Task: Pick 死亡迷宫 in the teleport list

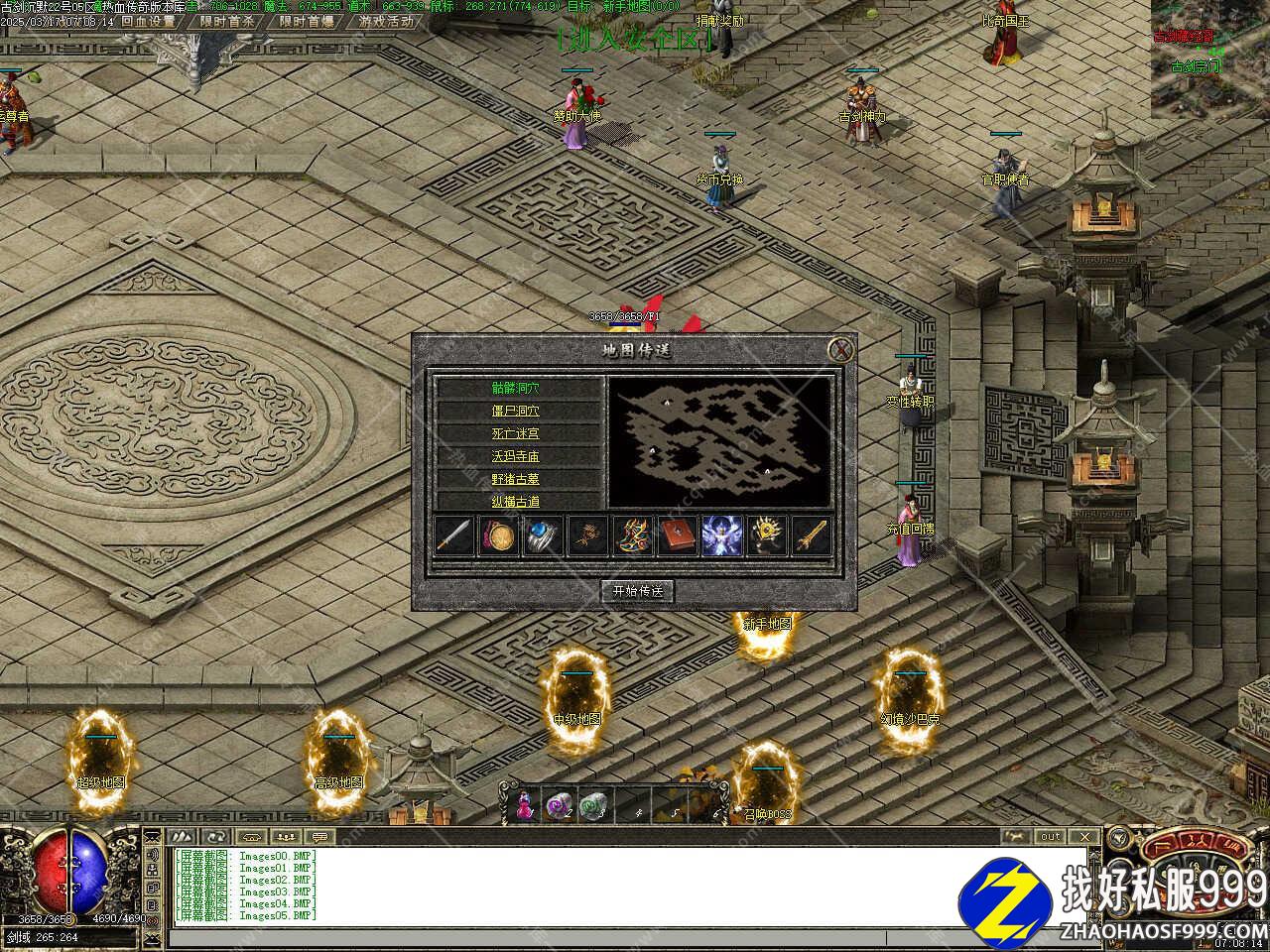Action: click(x=517, y=433)
